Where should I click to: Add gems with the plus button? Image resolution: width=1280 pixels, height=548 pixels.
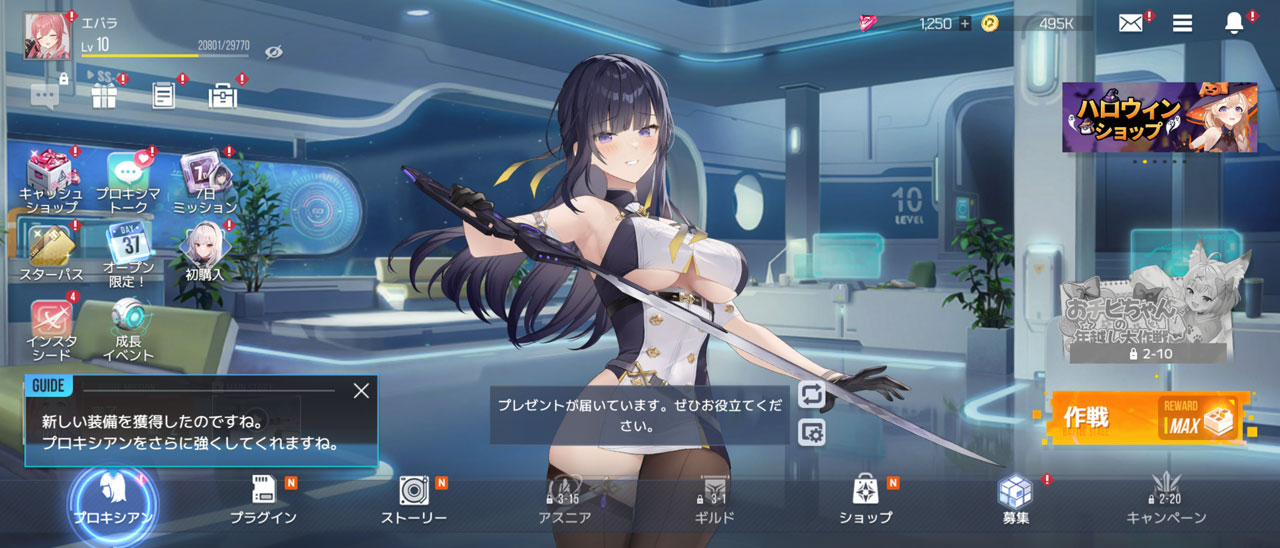coord(965,23)
